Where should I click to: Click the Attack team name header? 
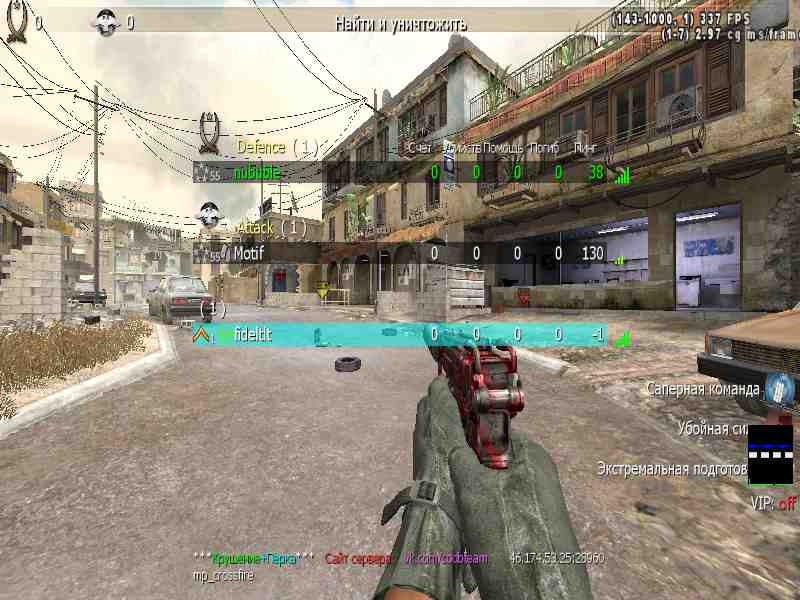255,228
